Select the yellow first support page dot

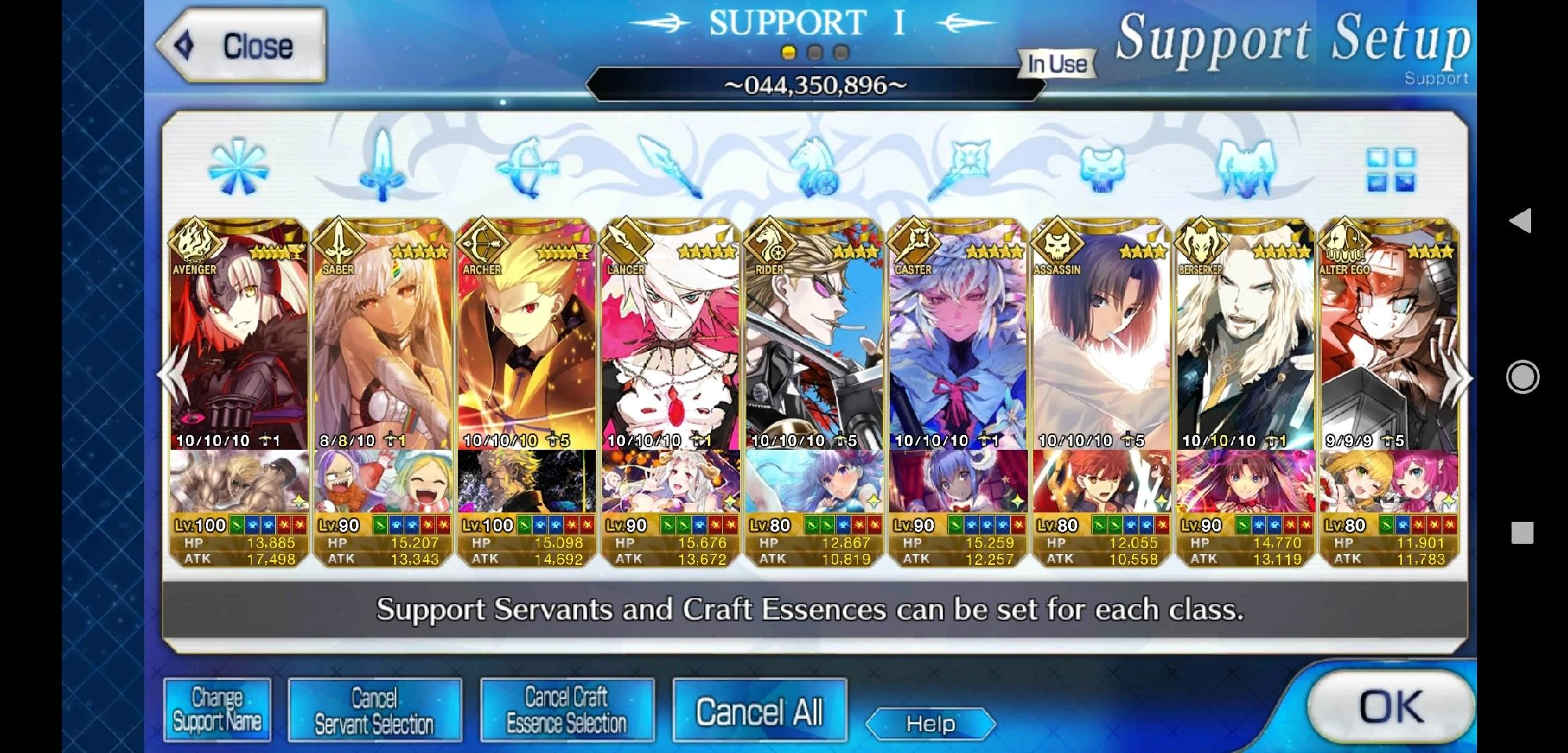click(788, 53)
